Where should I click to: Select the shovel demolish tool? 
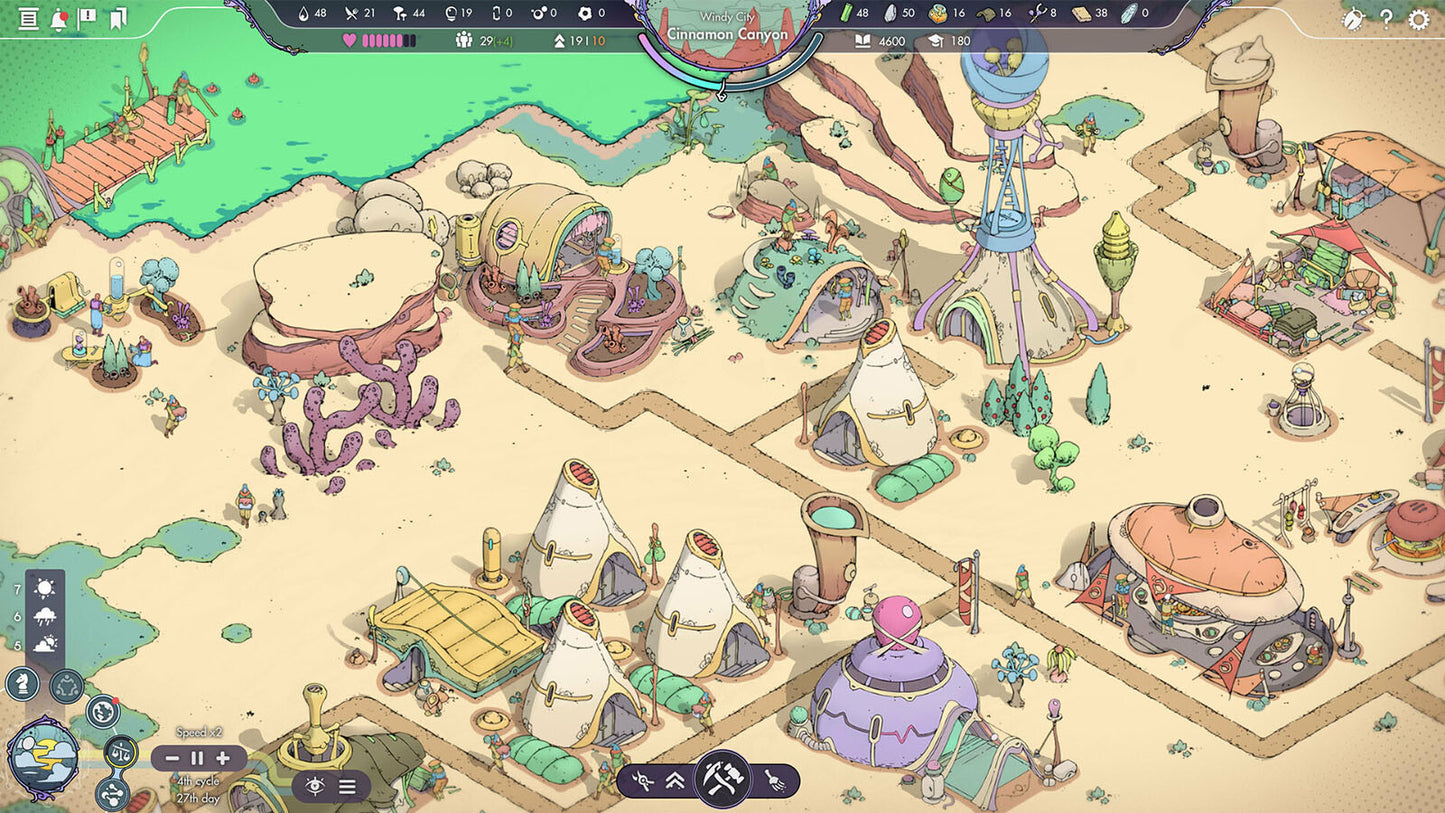[775, 781]
